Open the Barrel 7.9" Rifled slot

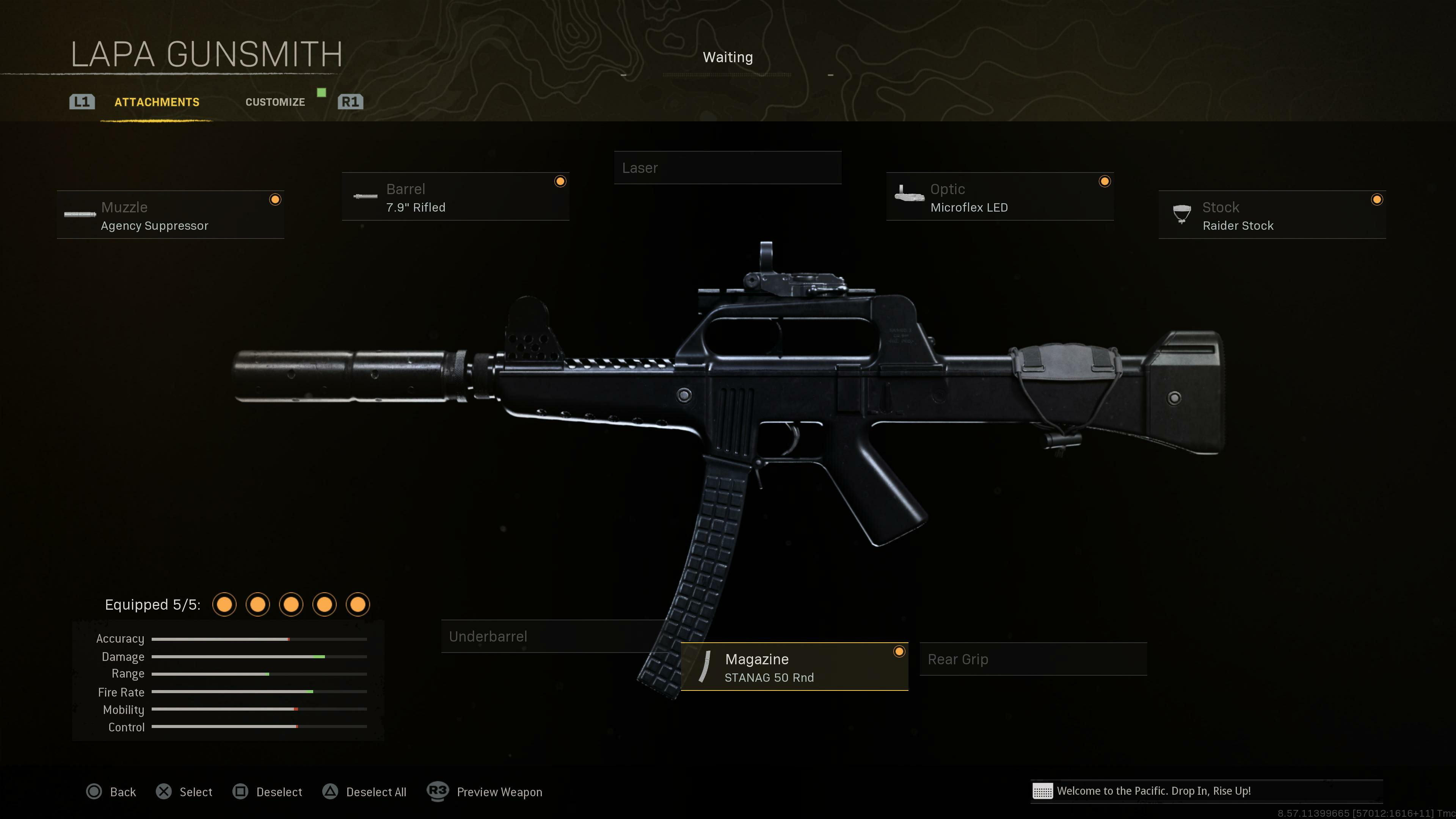455,197
